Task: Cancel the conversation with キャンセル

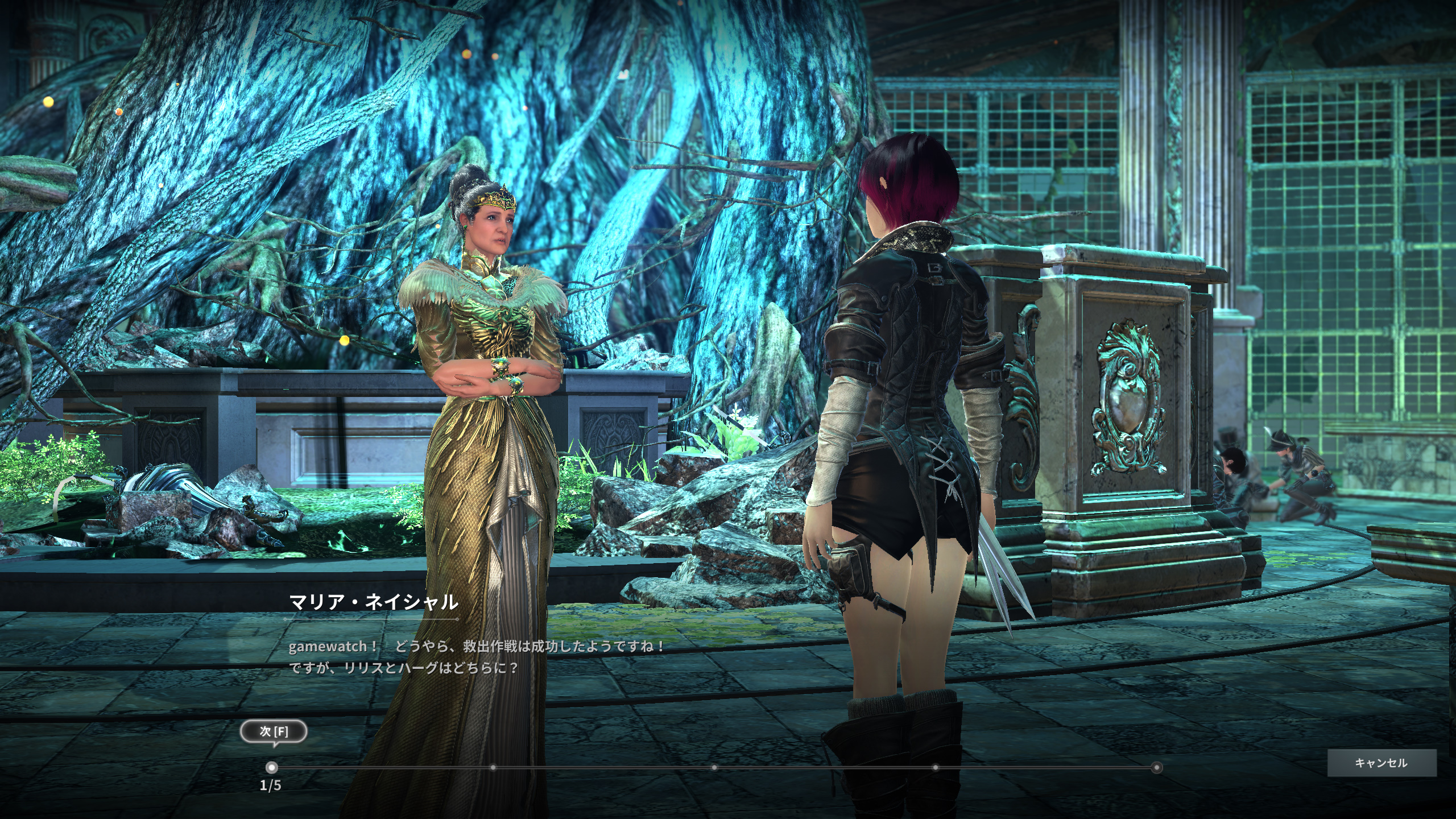Action: (1381, 763)
